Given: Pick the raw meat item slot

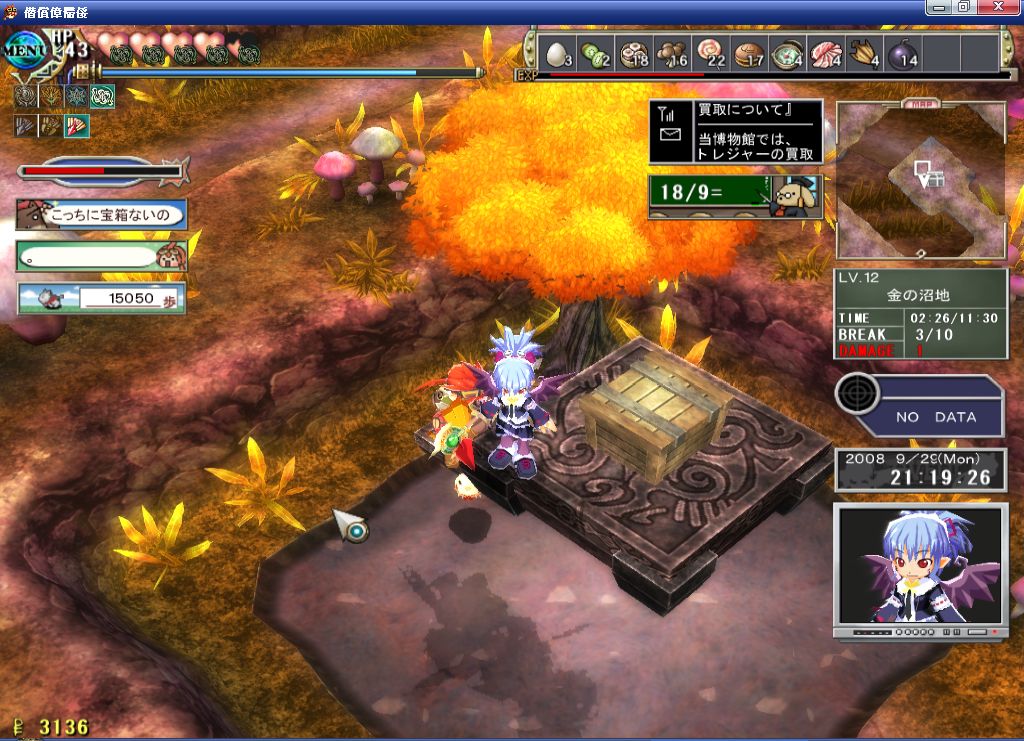Looking at the screenshot, I should (x=824, y=52).
